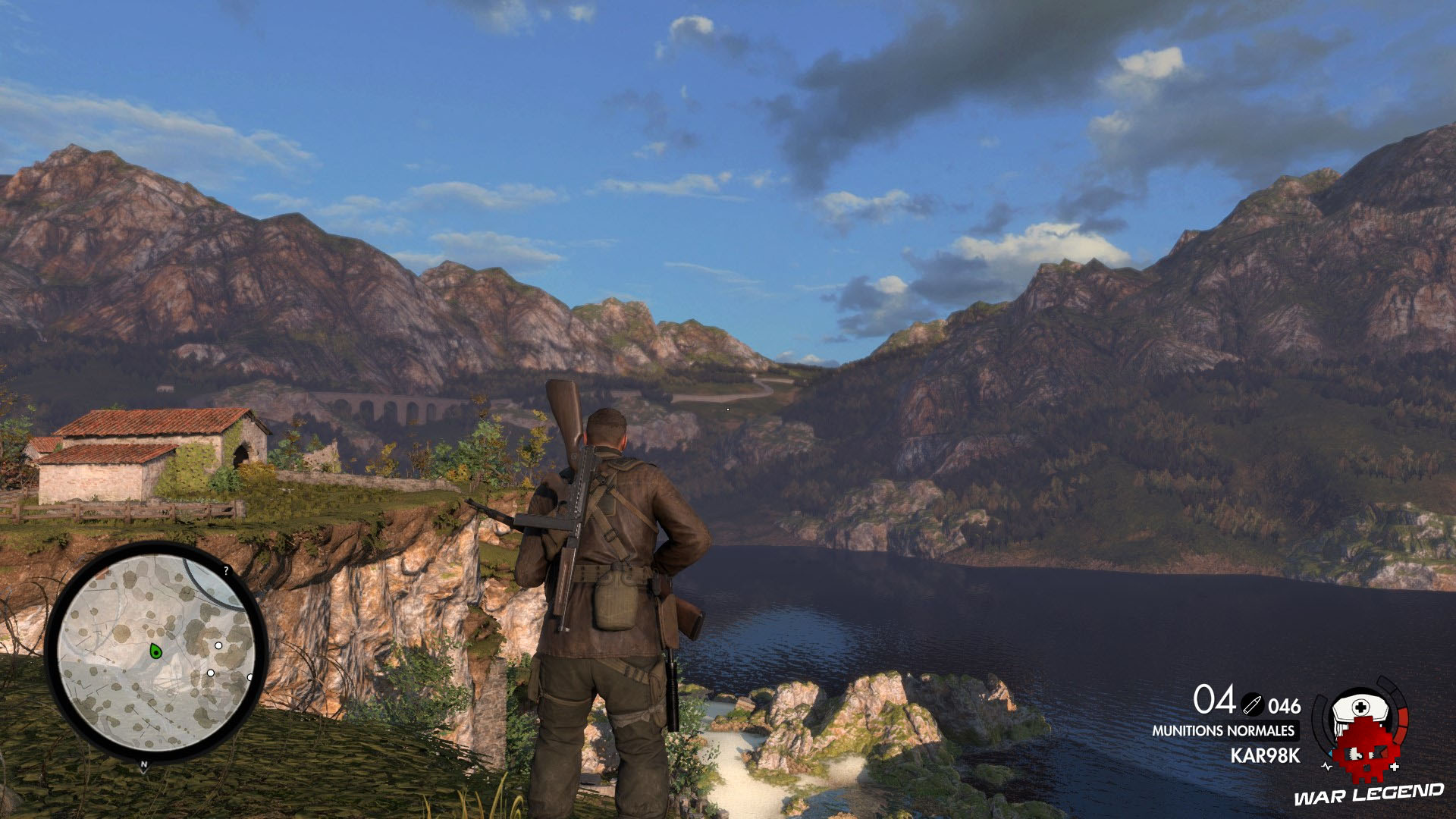Click the question mark marker on minimap
This screenshot has height=819, width=1456.
tap(226, 571)
